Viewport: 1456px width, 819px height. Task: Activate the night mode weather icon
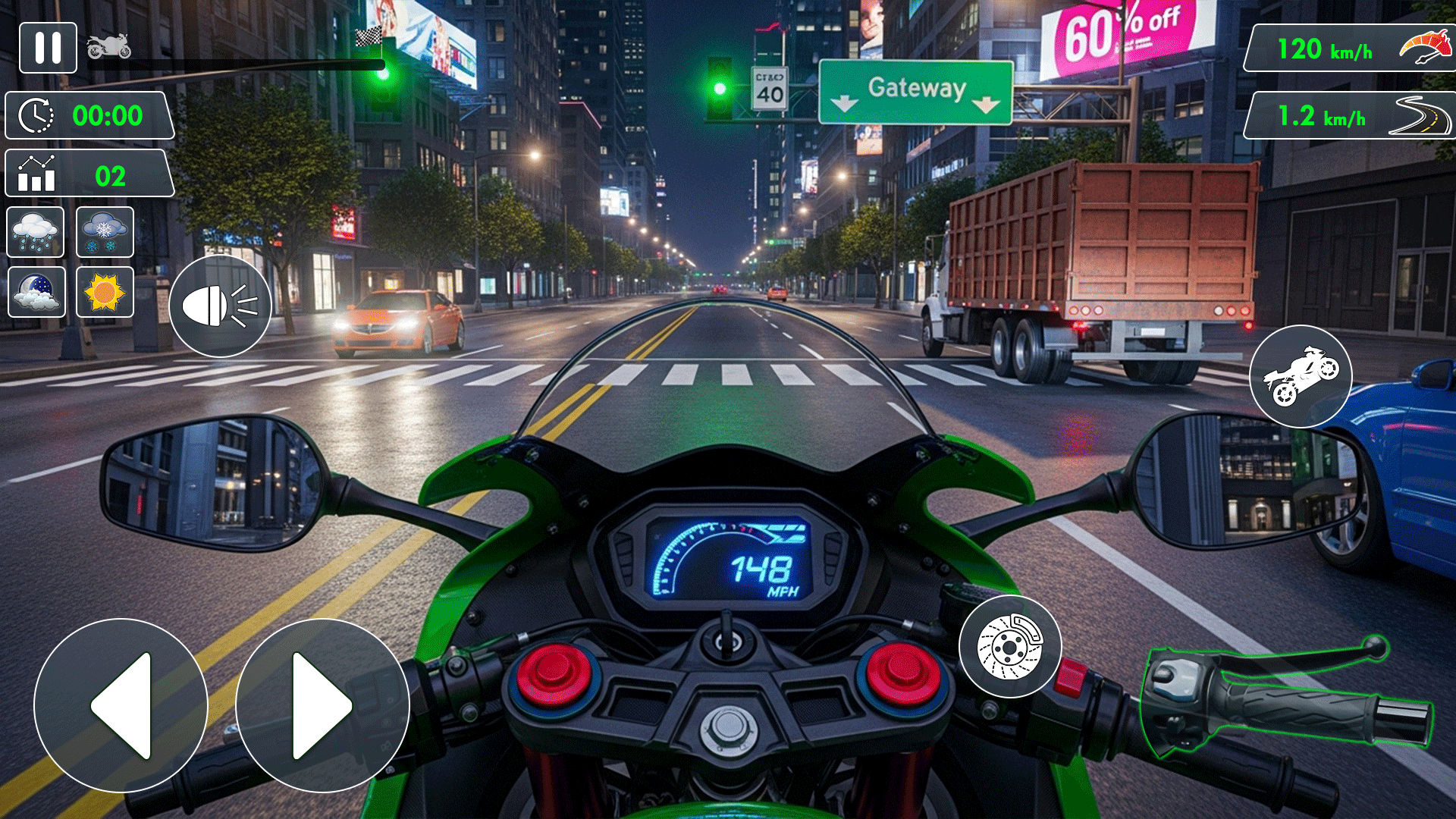point(36,291)
